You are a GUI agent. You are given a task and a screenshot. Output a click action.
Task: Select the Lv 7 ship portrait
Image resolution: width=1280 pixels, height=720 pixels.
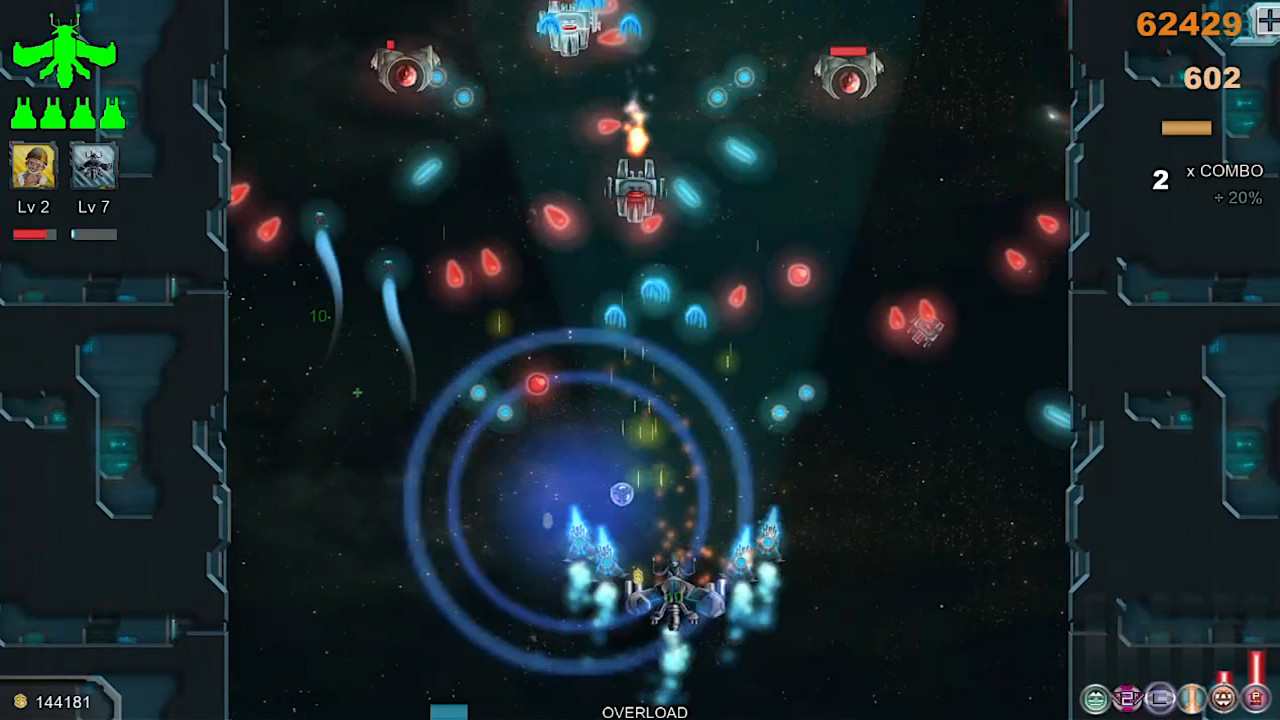[93, 165]
